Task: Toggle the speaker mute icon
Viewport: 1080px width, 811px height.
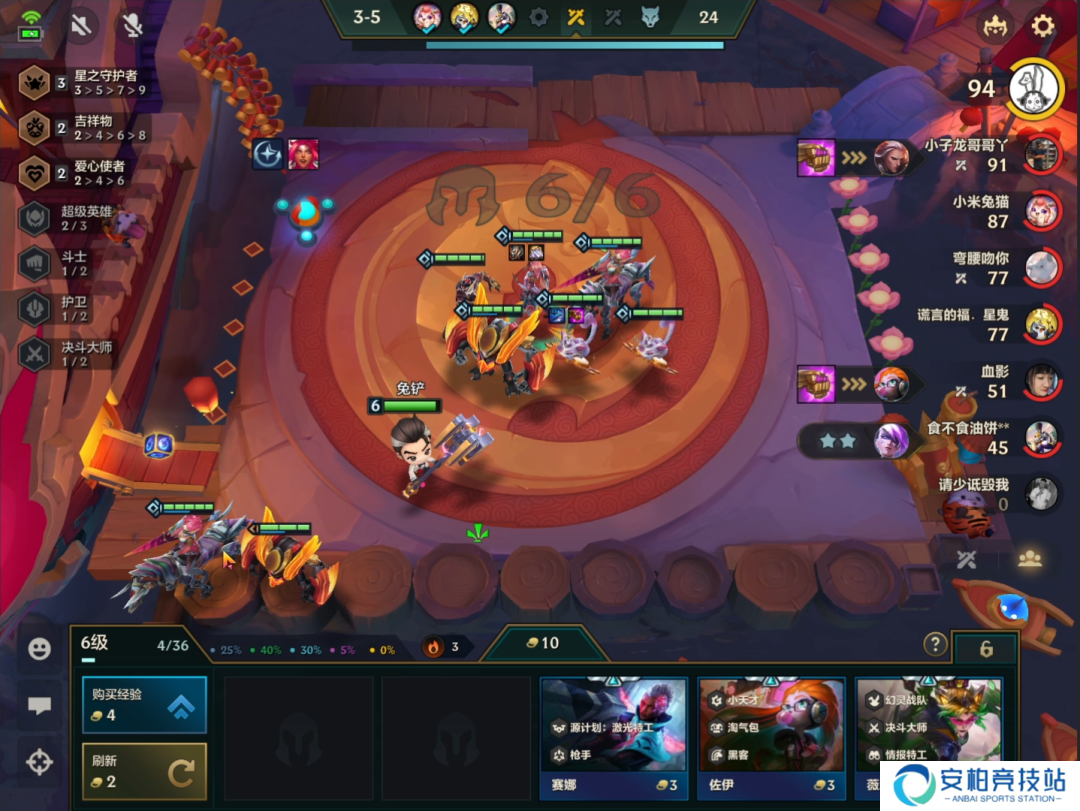Action: point(81,26)
